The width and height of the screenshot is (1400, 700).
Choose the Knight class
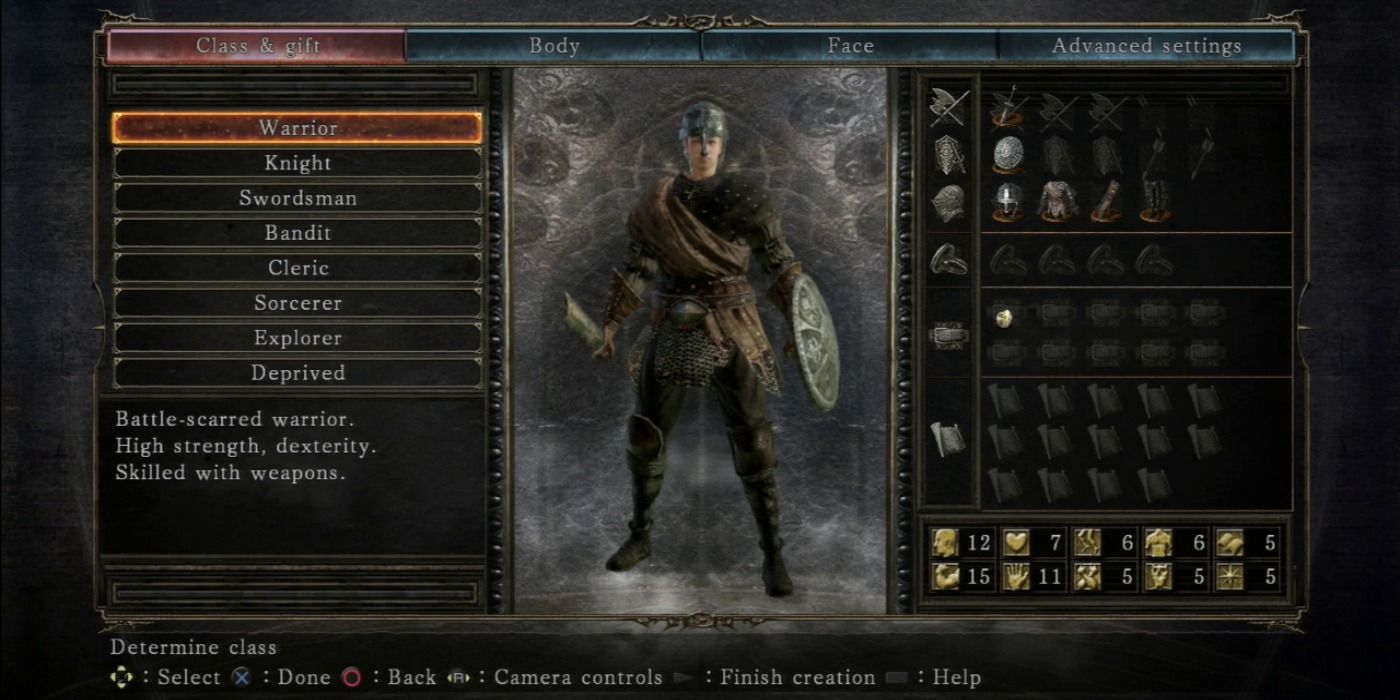297,163
